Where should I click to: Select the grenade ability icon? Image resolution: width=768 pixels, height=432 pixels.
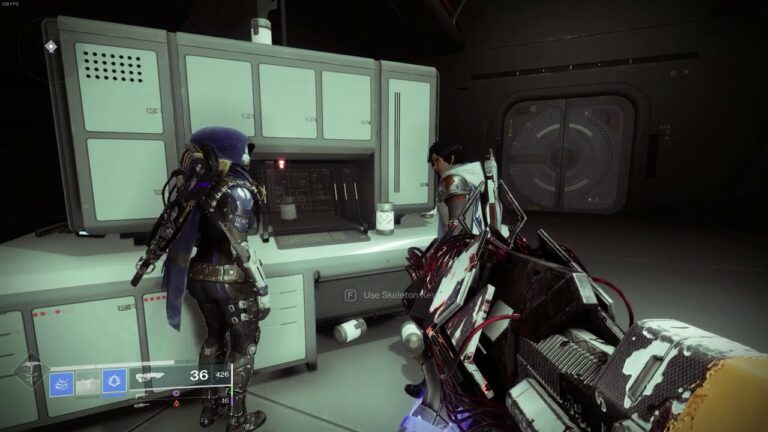(62, 381)
